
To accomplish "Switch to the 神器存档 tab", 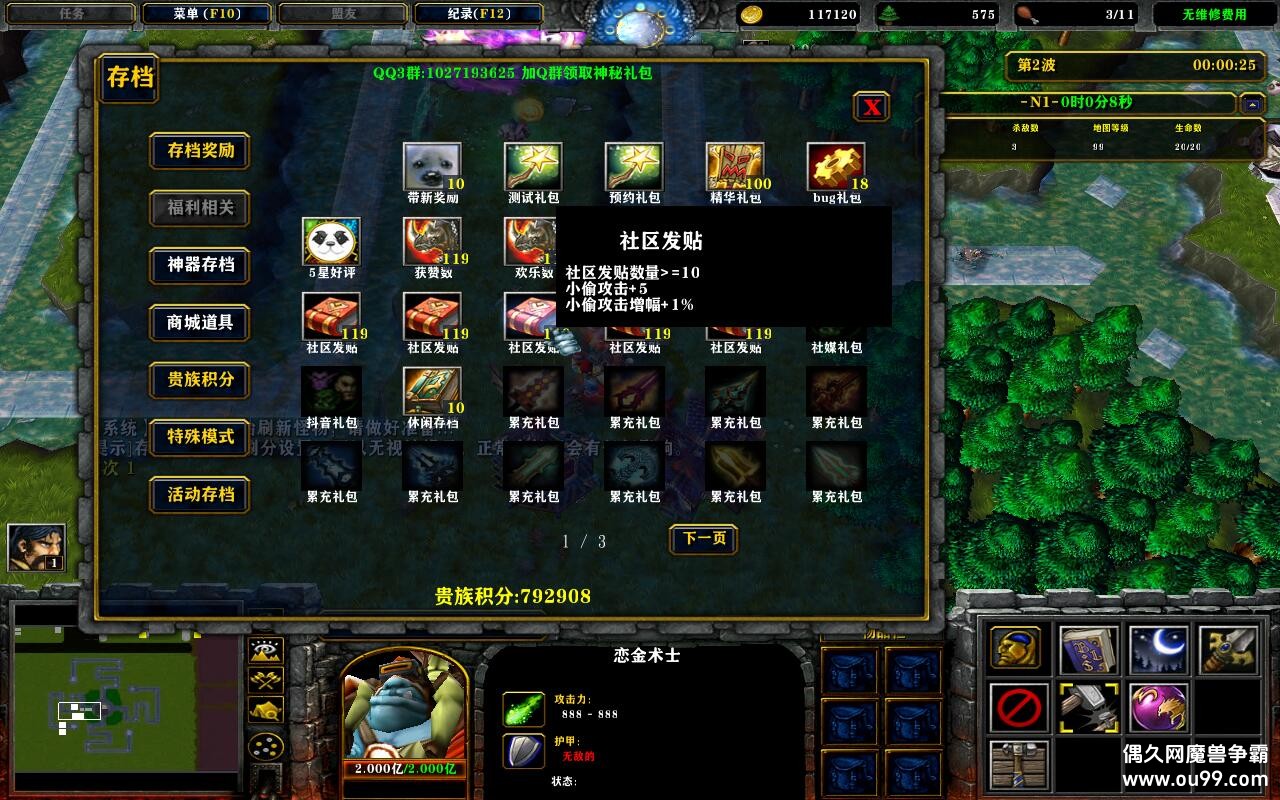I will tap(199, 266).
